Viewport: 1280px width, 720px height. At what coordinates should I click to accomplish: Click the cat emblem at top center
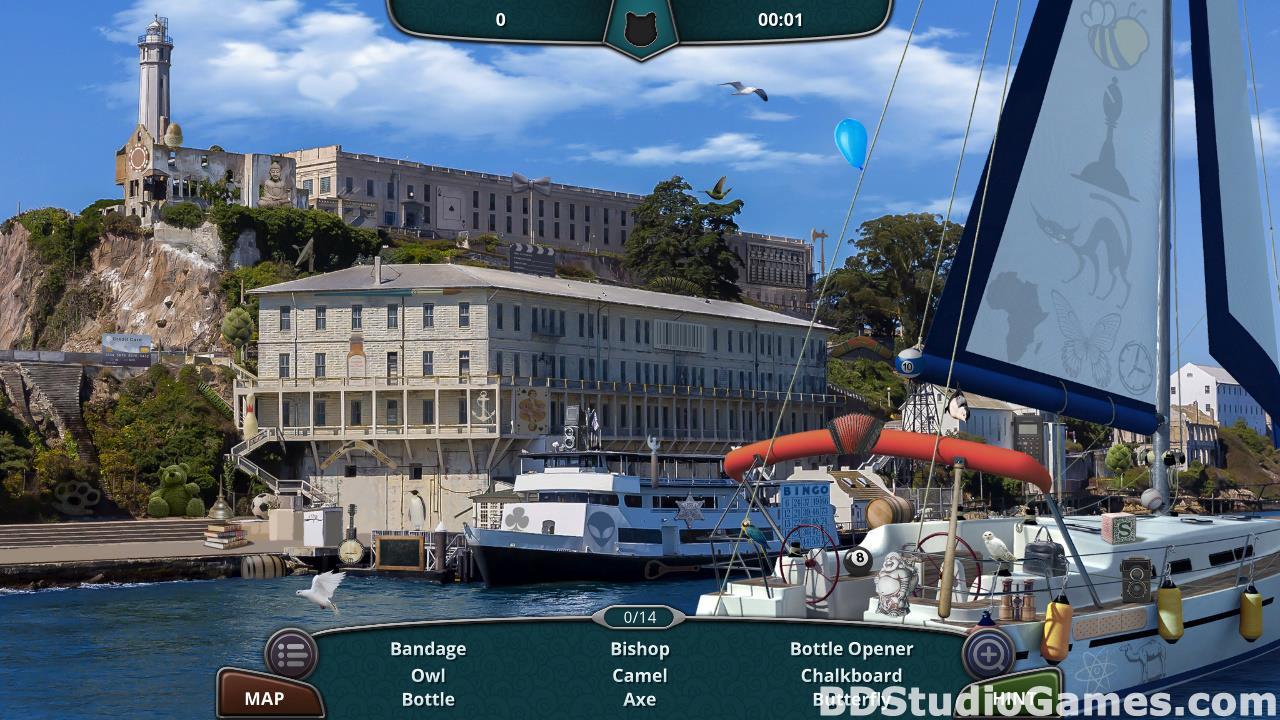(640, 28)
